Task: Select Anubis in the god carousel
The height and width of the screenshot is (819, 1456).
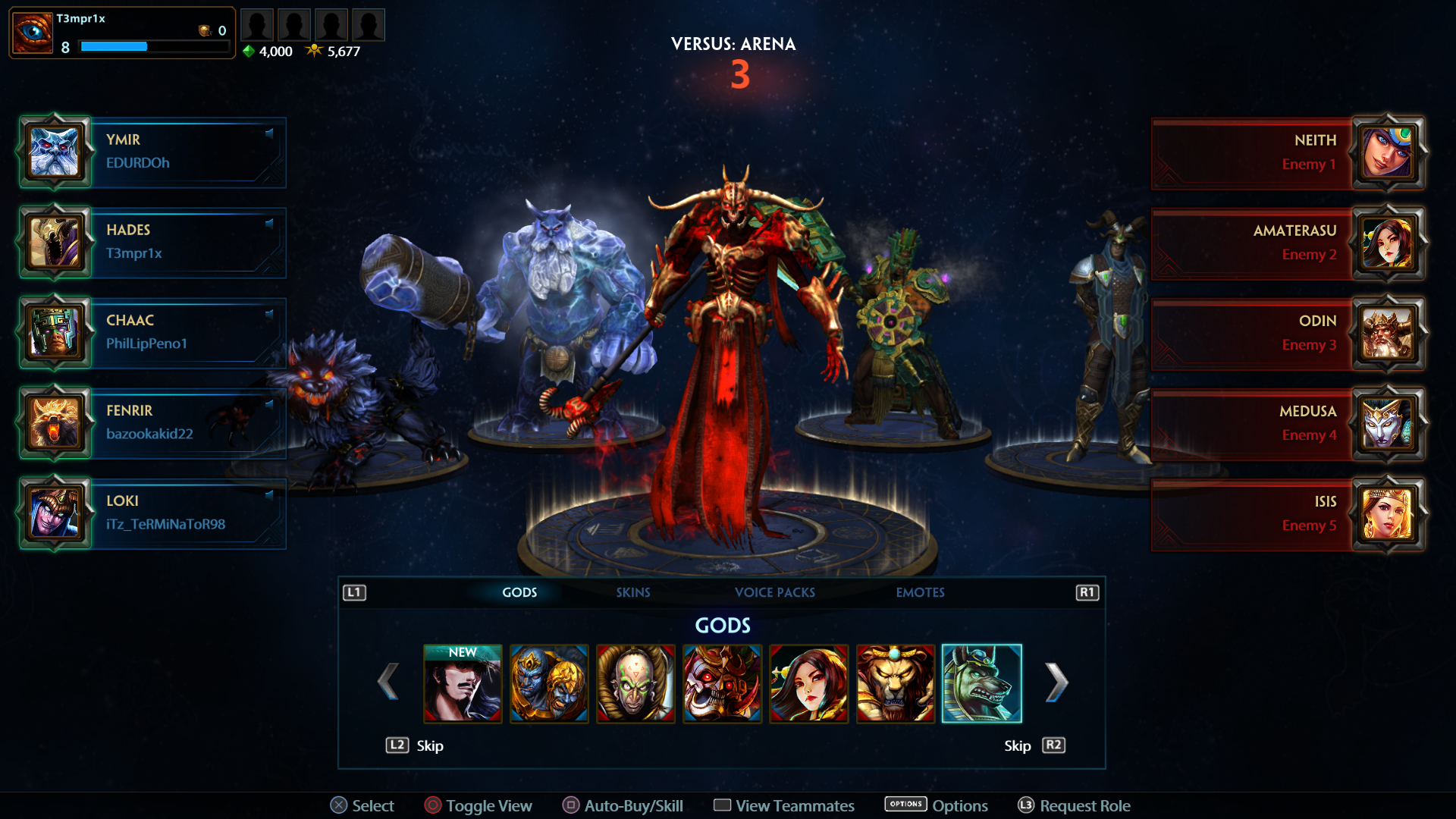Action: coord(982,683)
